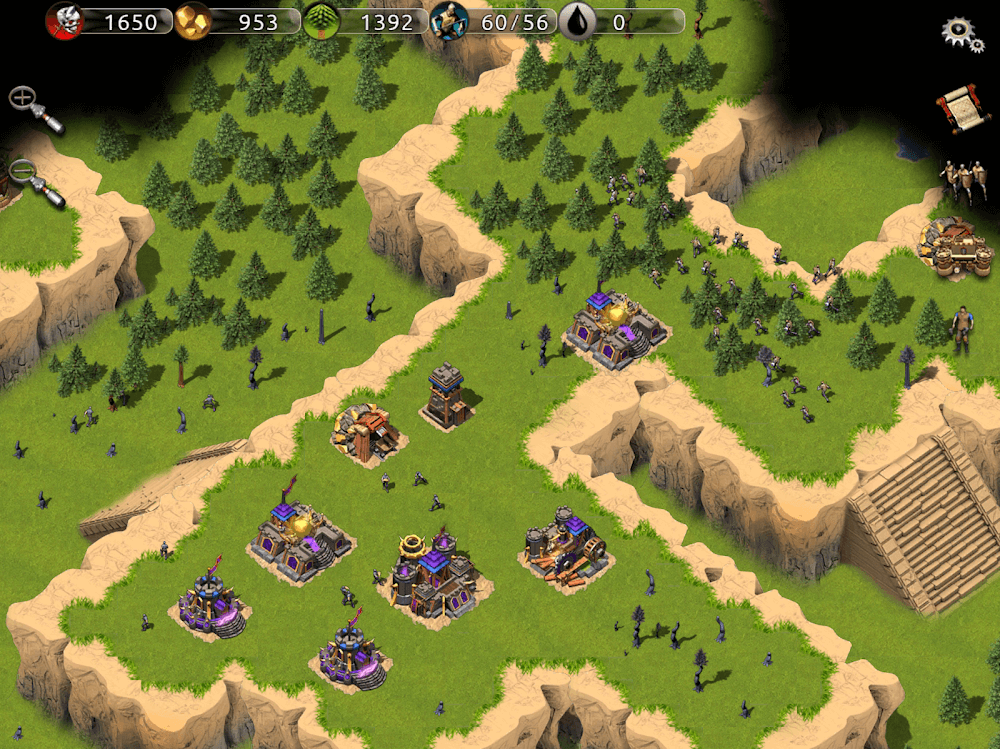Select the army via three-soldiers icon

coord(961,180)
